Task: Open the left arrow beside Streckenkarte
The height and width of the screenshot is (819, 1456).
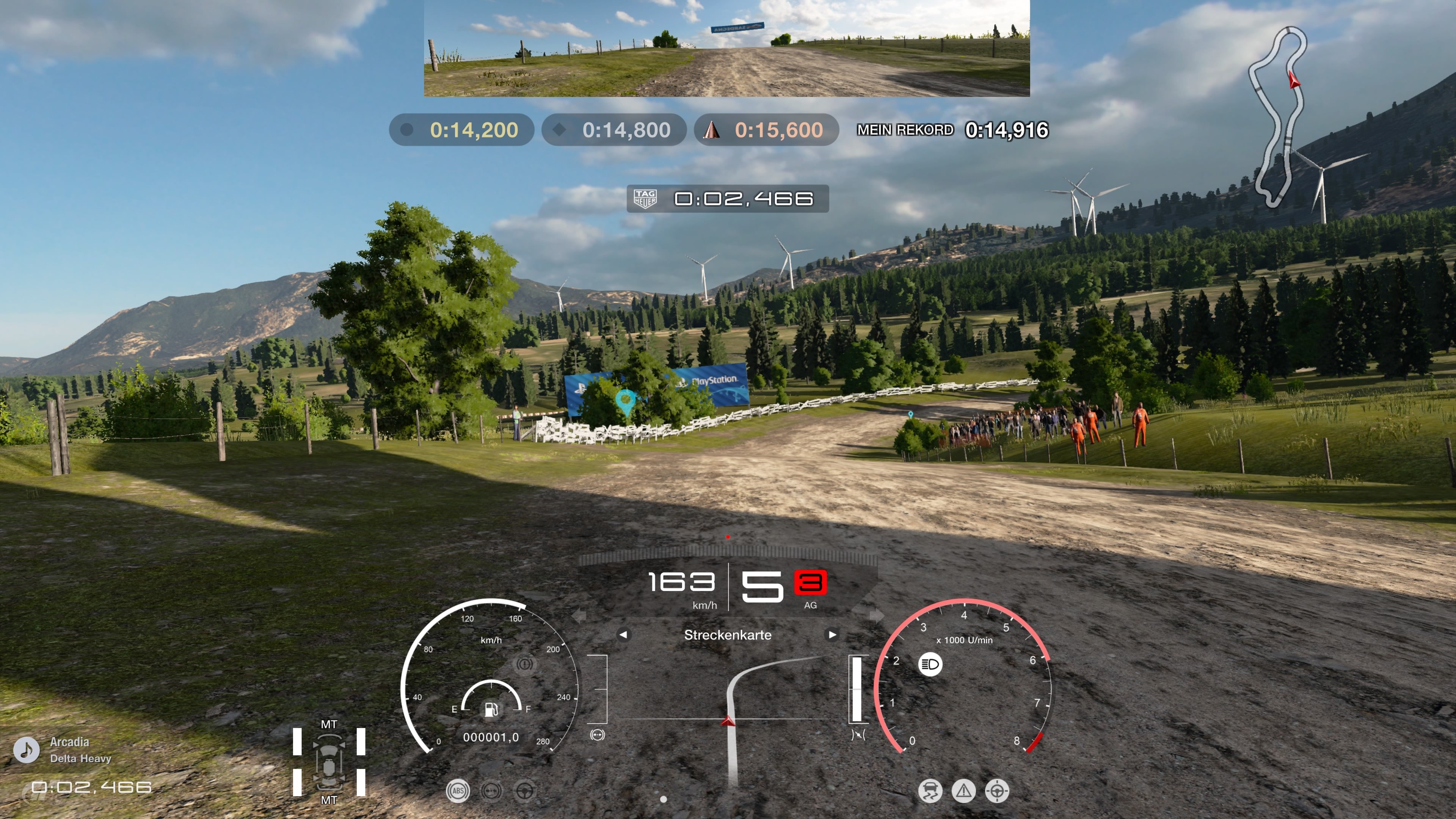Action: (x=623, y=635)
